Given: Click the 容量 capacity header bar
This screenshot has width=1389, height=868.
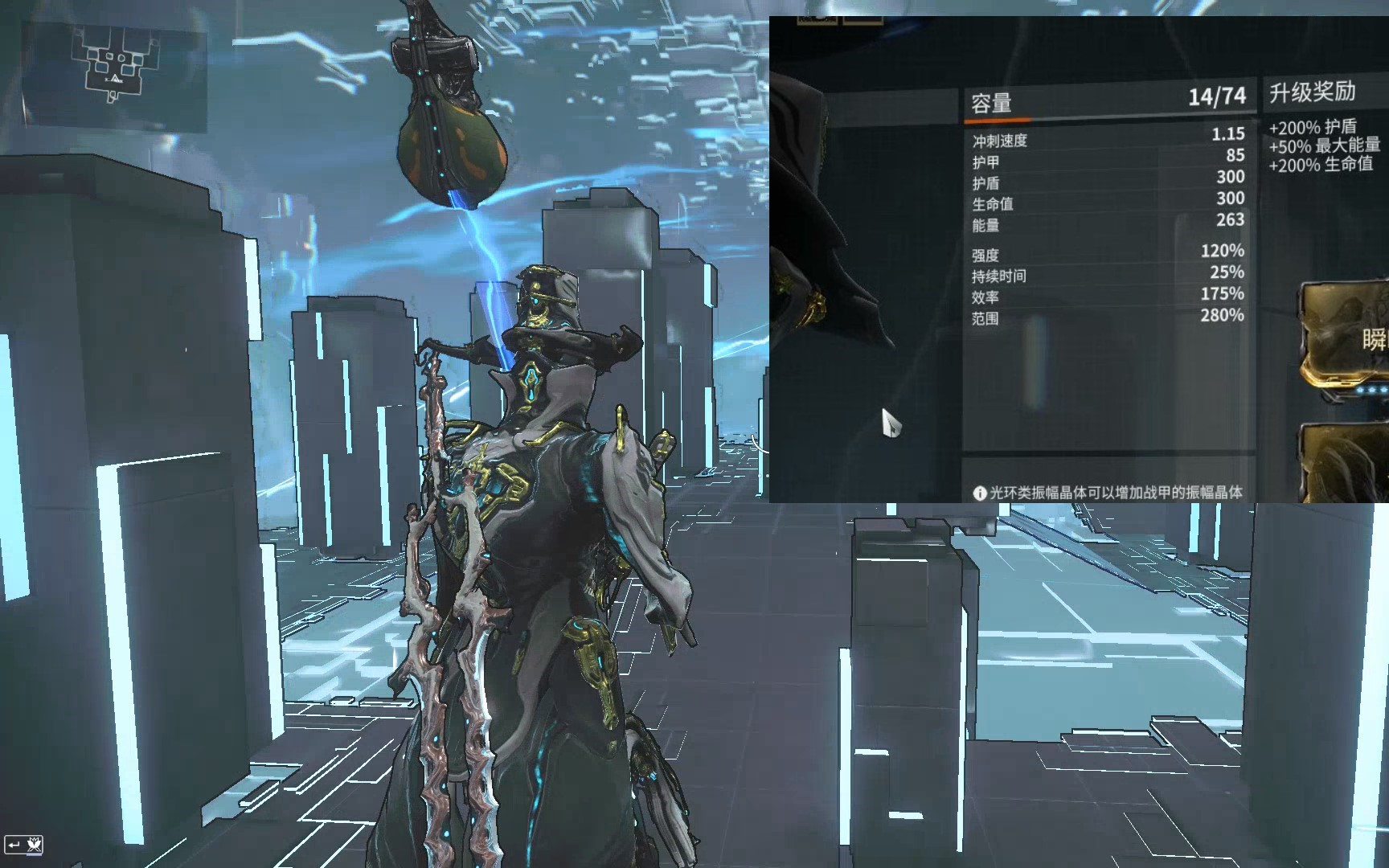Looking at the screenshot, I should [x=1108, y=101].
